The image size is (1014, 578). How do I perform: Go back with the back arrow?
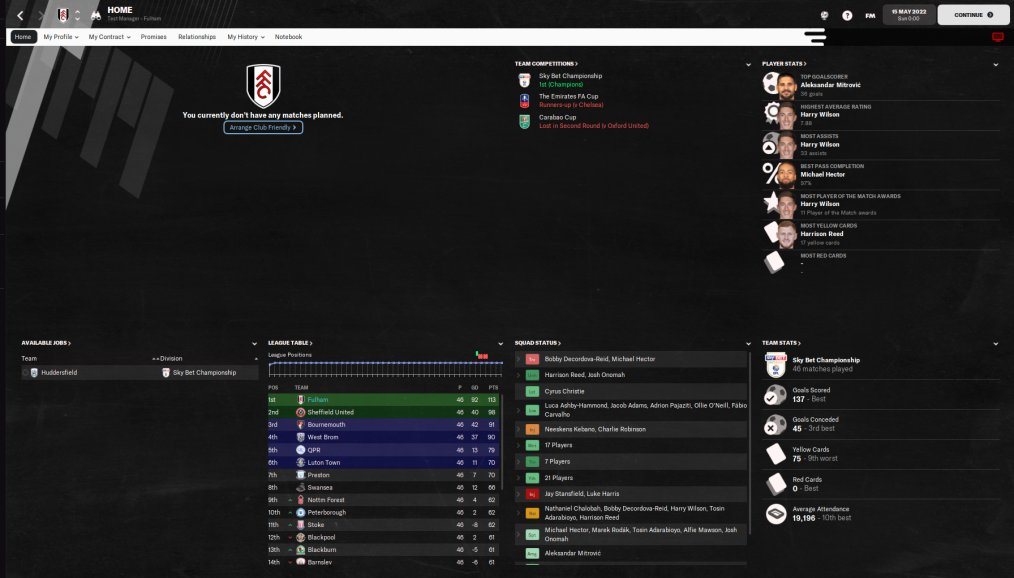click(x=20, y=15)
